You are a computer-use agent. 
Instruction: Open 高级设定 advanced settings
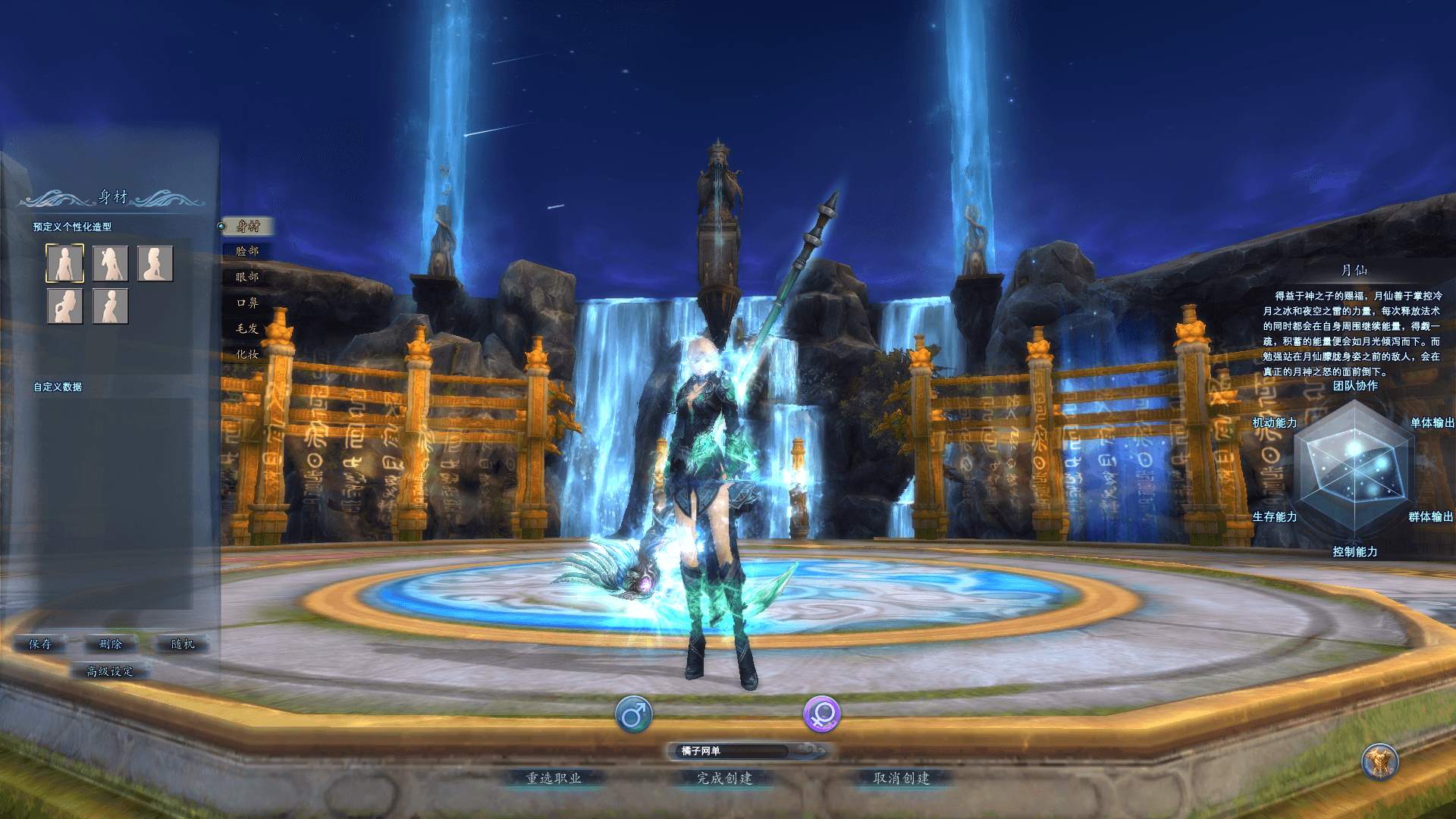point(109,671)
